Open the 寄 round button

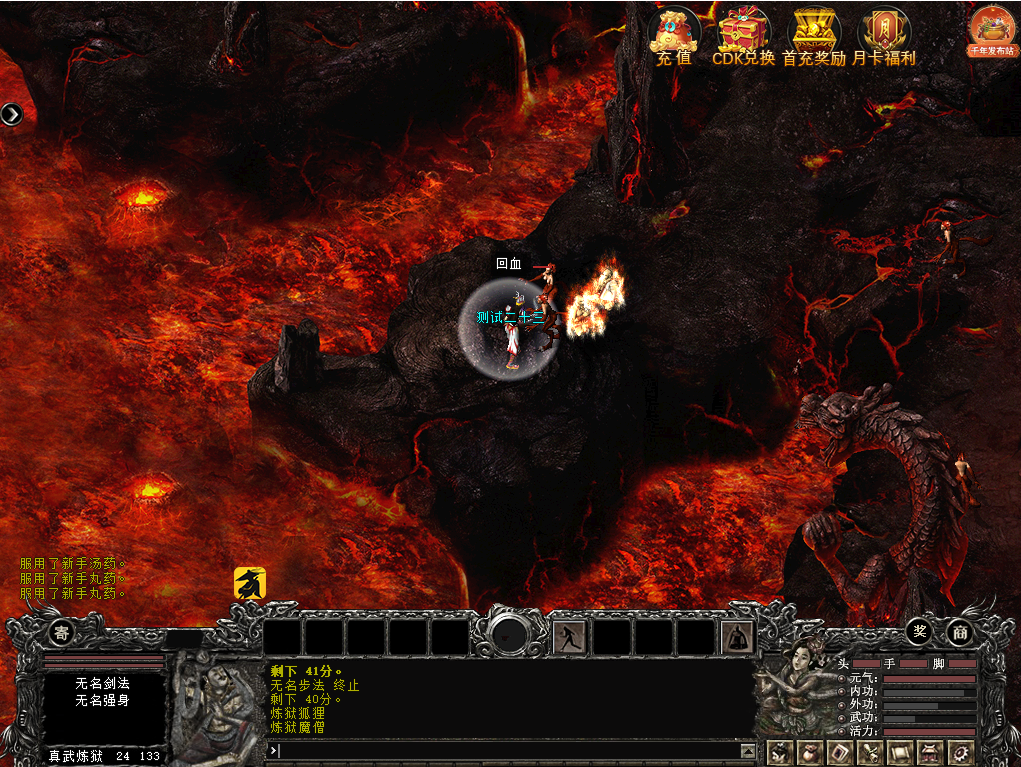click(x=62, y=632)
